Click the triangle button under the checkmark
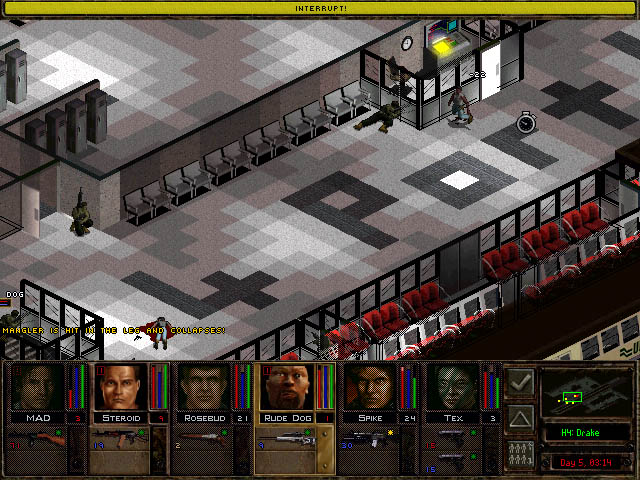Image resolution: width=640 pixels, height=480 pixels. pos(520,417)
